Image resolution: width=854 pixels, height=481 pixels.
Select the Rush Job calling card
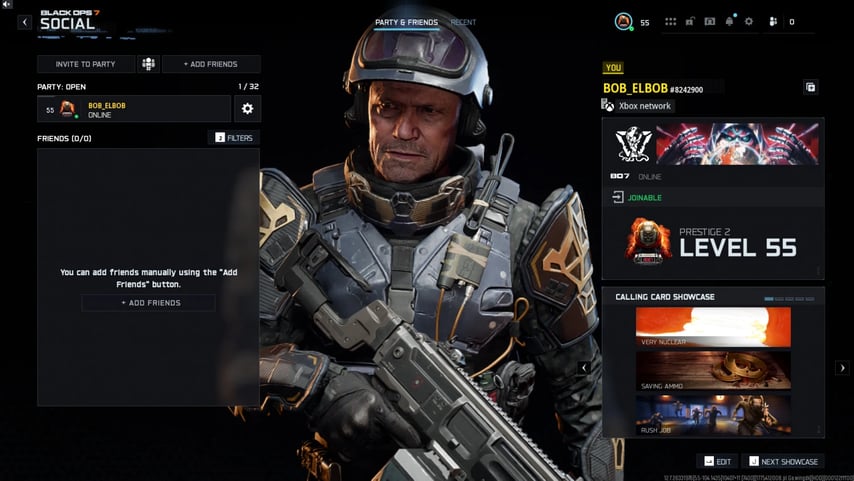713,414
